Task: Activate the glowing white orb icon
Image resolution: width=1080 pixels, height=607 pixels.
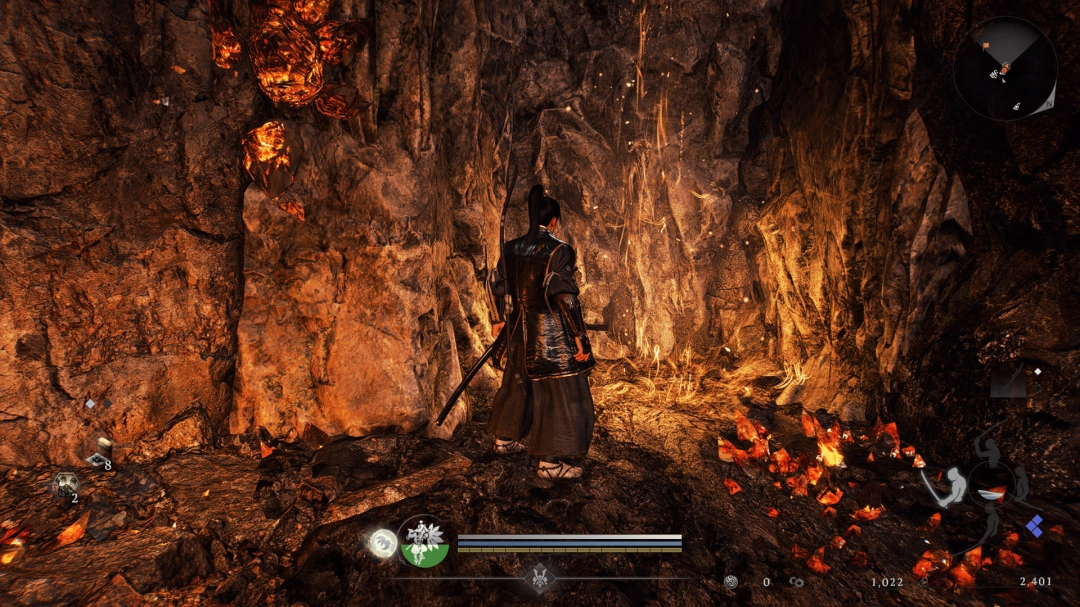Action: click(x=381, y=543)
